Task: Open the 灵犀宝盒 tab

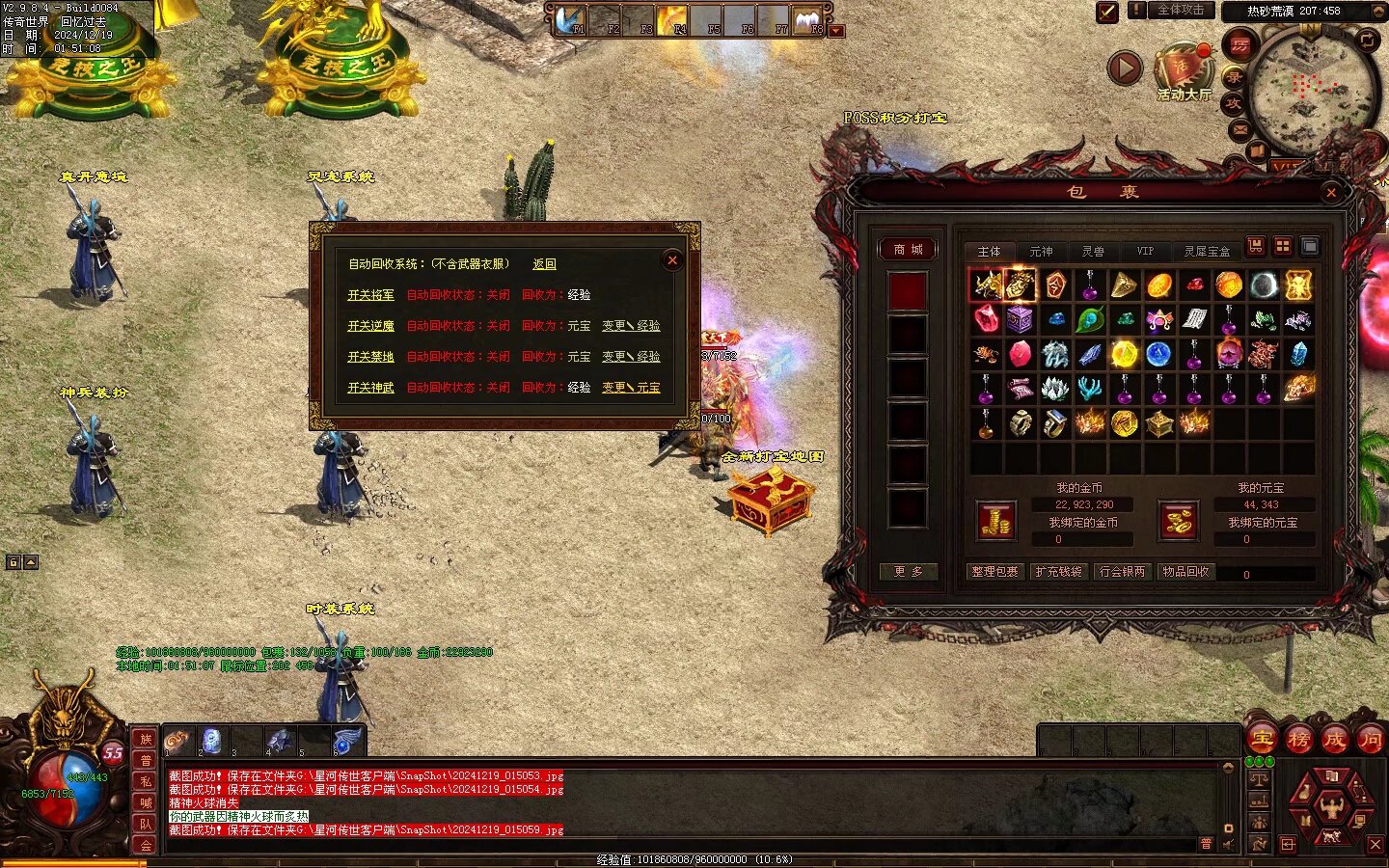Action: [1207, 252]
